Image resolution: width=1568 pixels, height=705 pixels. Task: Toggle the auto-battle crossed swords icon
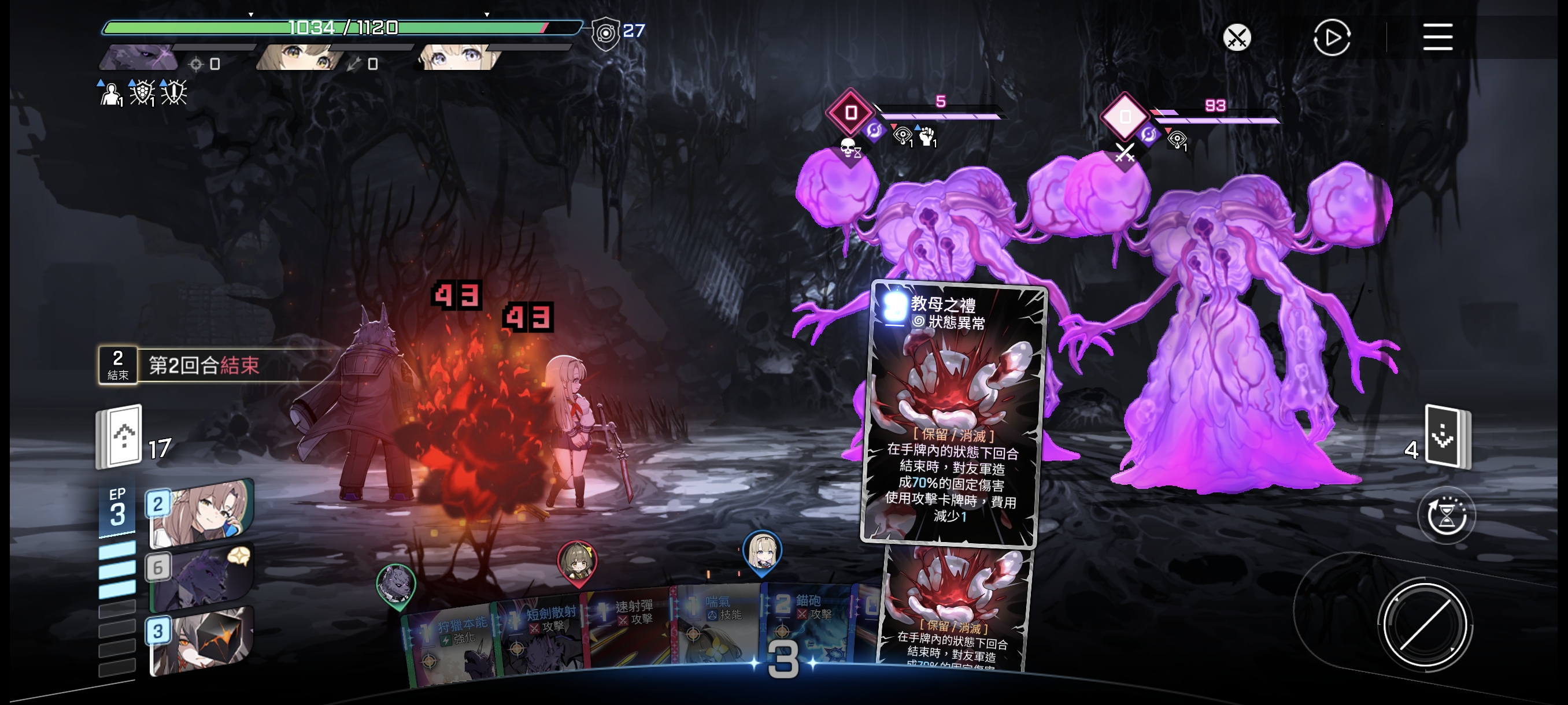1236,38
